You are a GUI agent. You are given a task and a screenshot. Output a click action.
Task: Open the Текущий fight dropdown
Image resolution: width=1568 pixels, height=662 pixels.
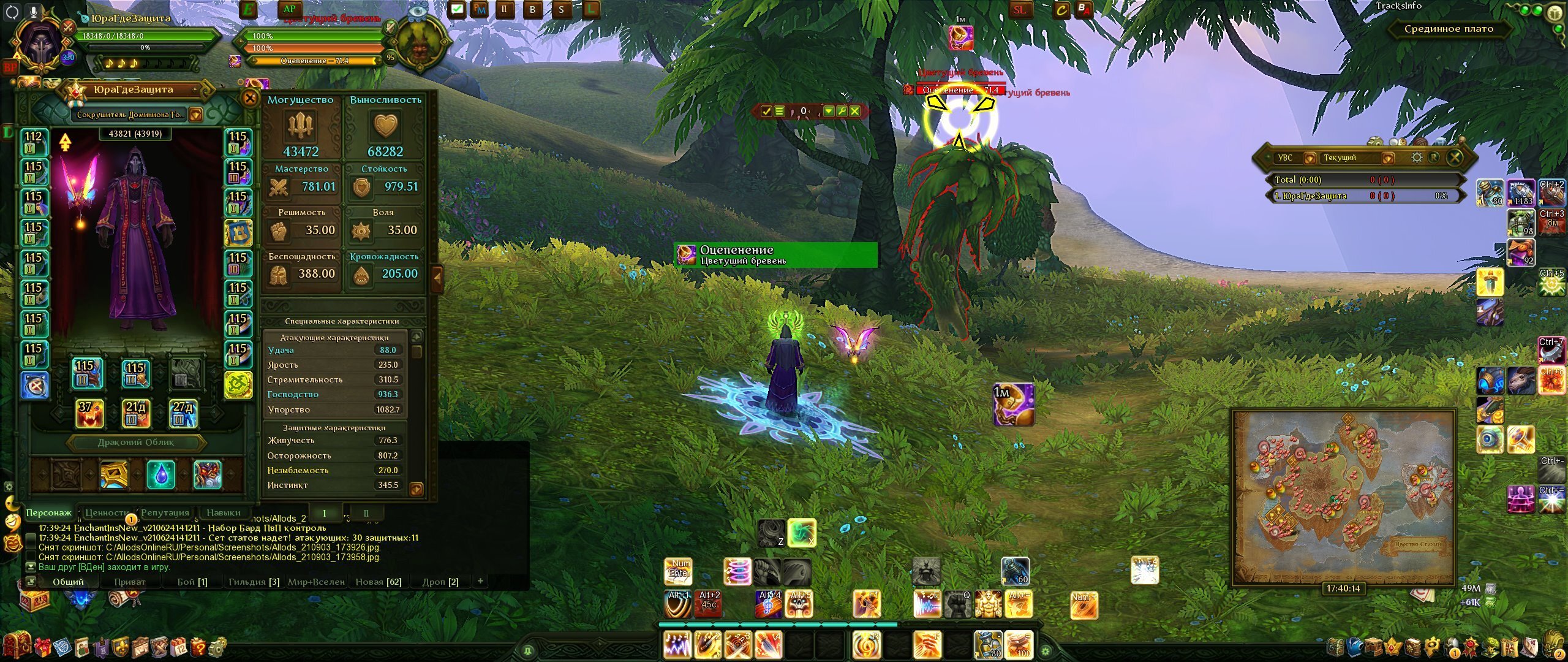[1388, 158]
